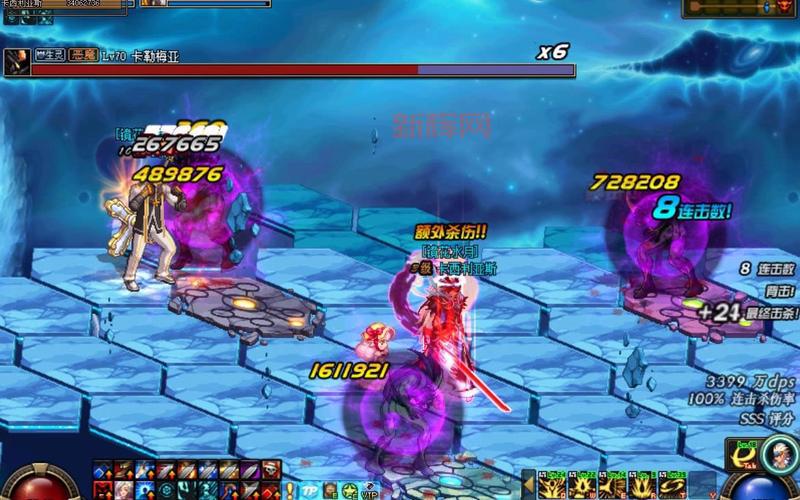
Task: Open the VIP menu icon
Action: coord(375,490)
